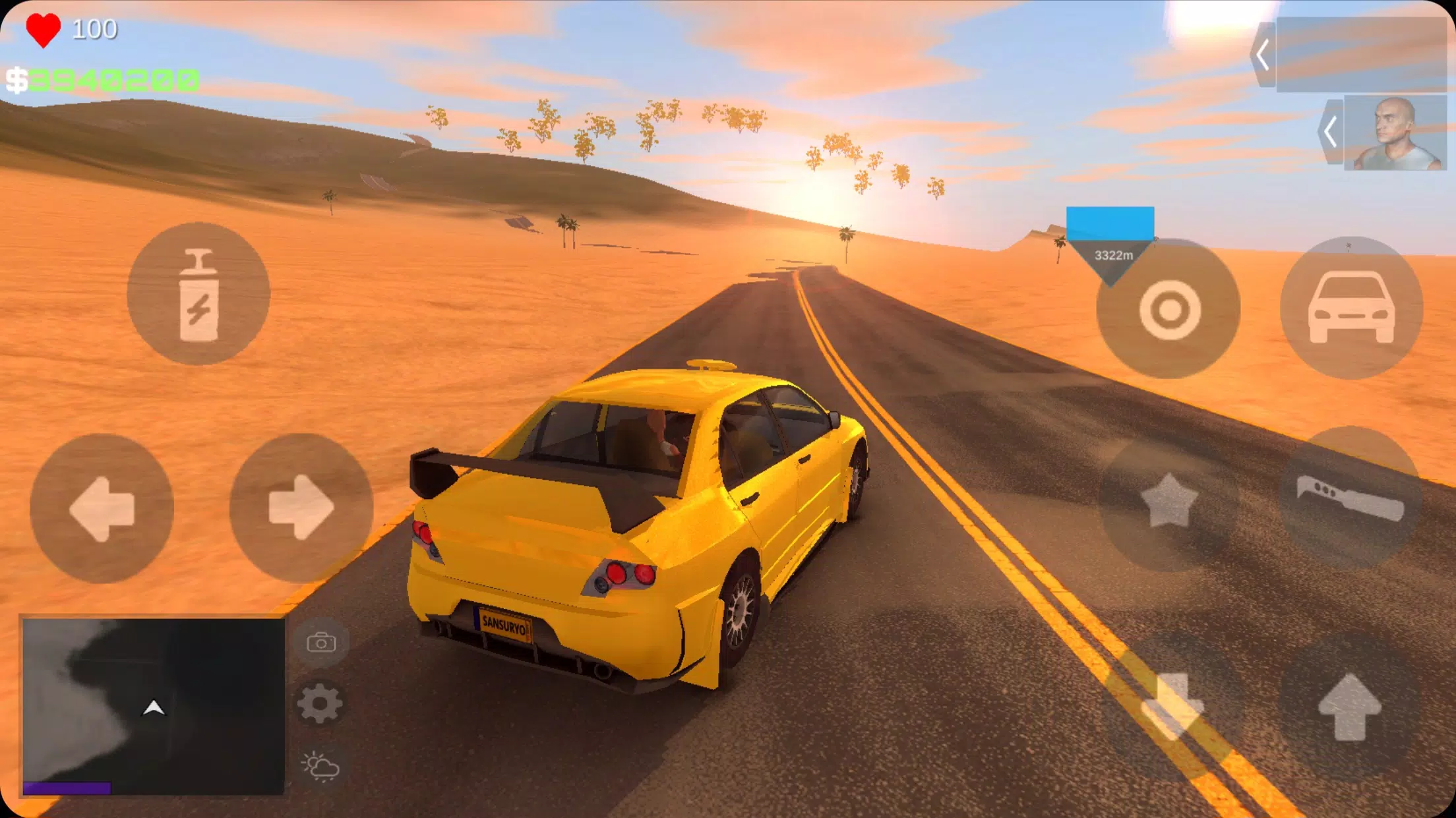Steer left with the left arrow button
This screenshot has height=818, width=1456.
tap(102, 508)
